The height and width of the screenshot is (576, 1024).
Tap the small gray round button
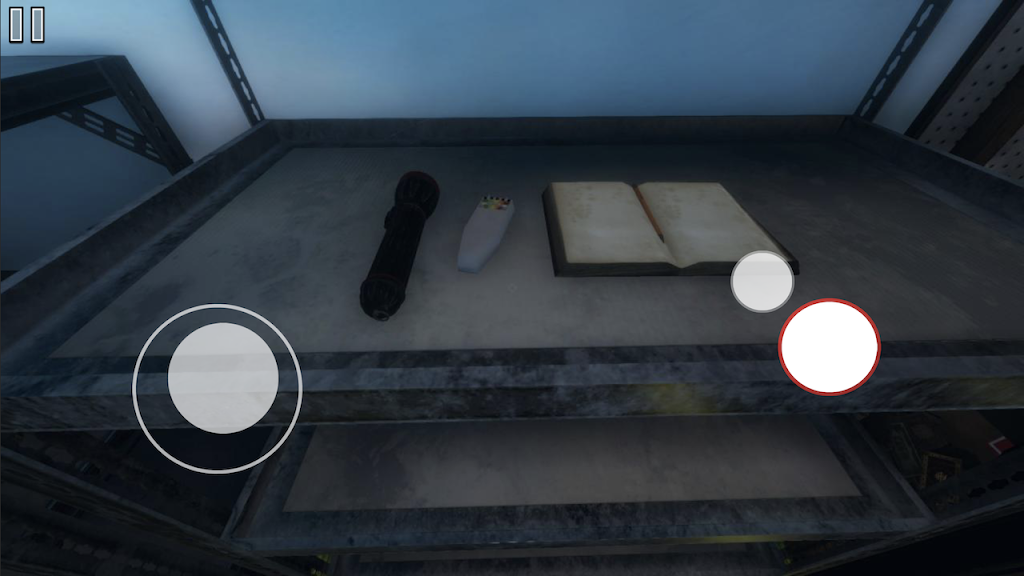(x=762, y=281)
